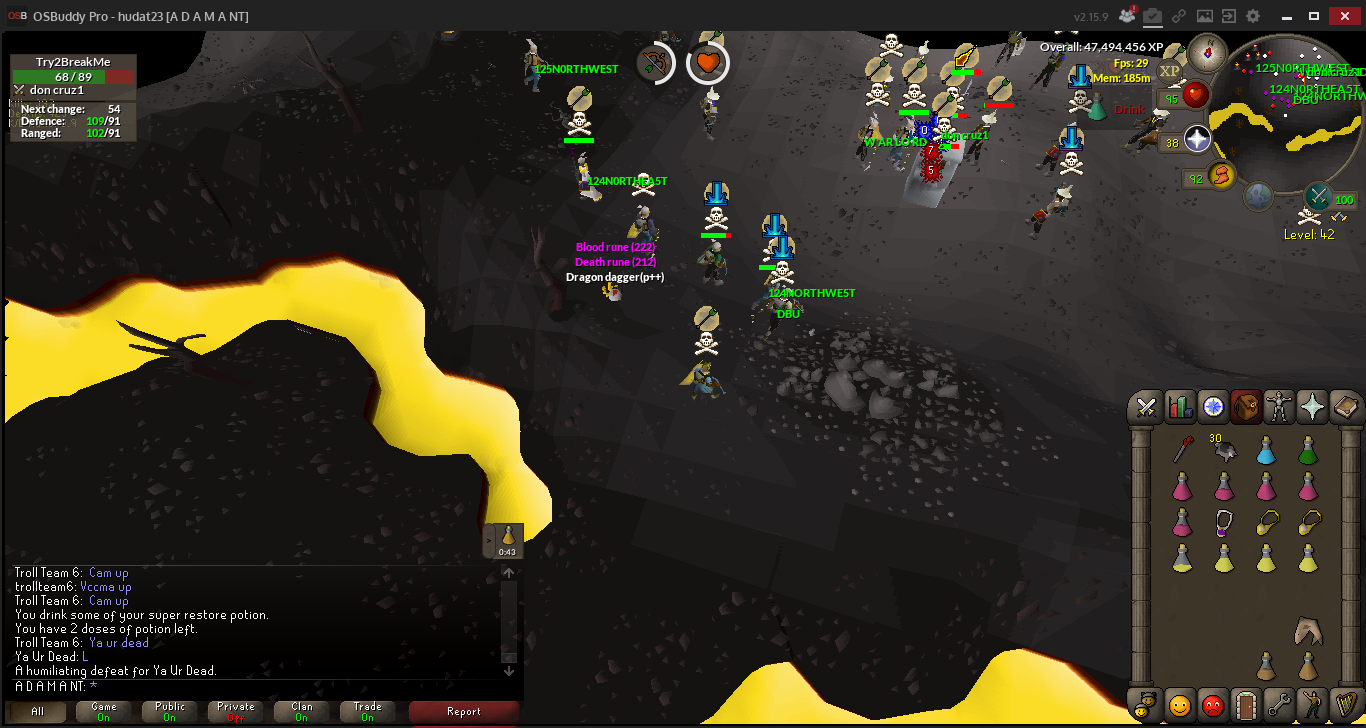Screen dimensions: 1366x728
Task: Click the red Report button
Action: coord(464,711)
